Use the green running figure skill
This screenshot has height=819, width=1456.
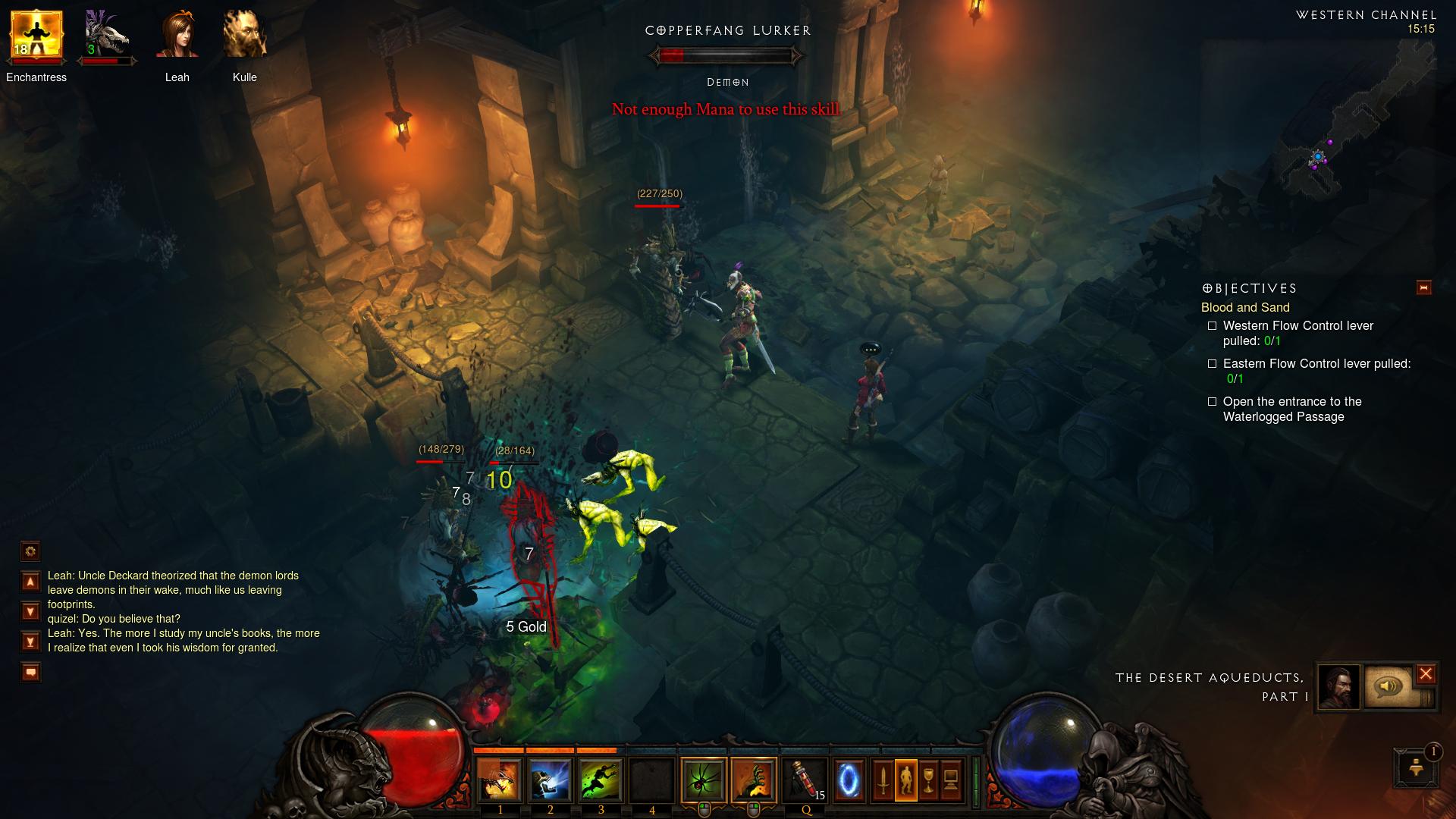pyautogui.click(x=601, y=780)
